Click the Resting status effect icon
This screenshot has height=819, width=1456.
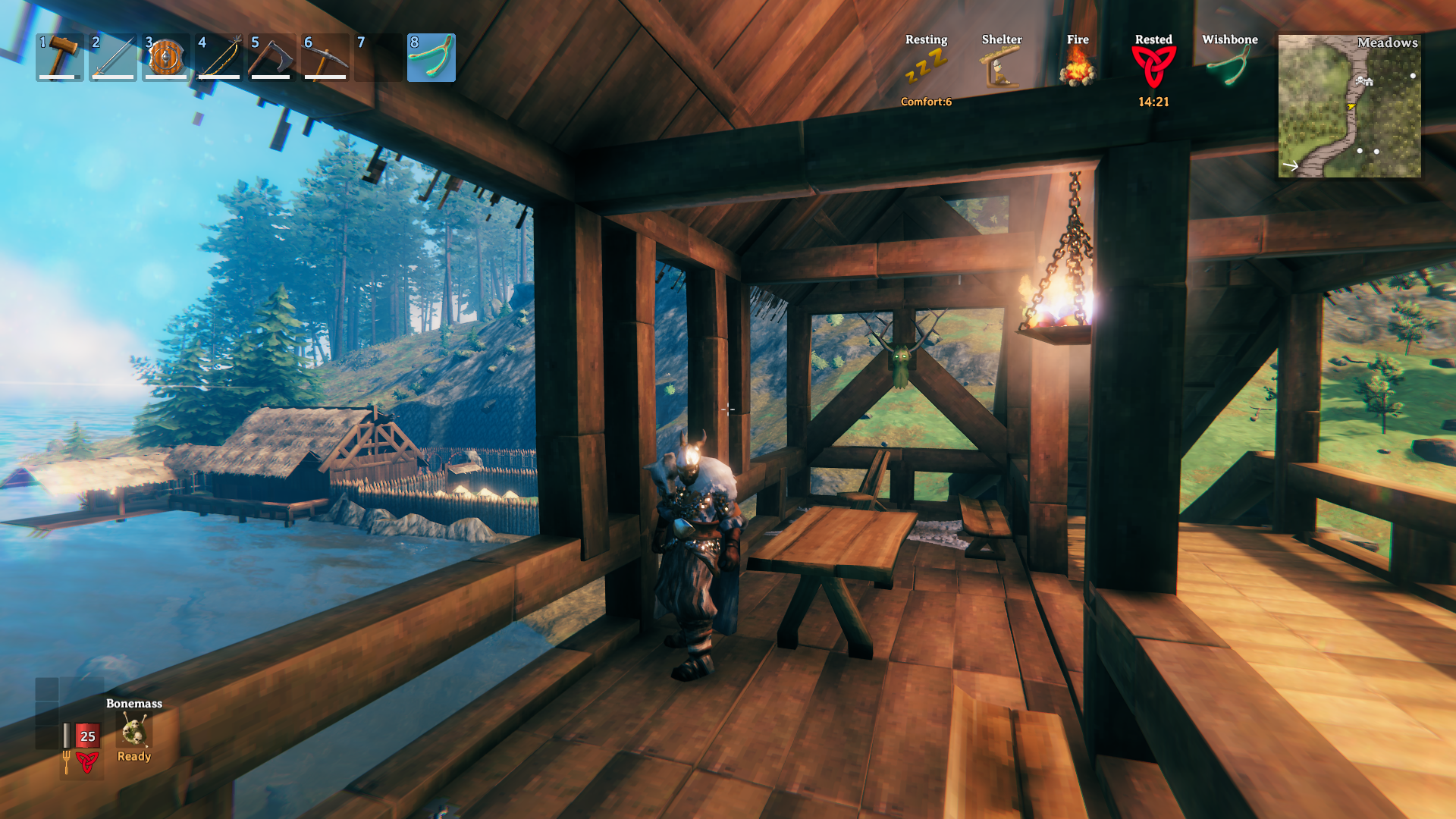pyautogui.click(x=926, y=67)
